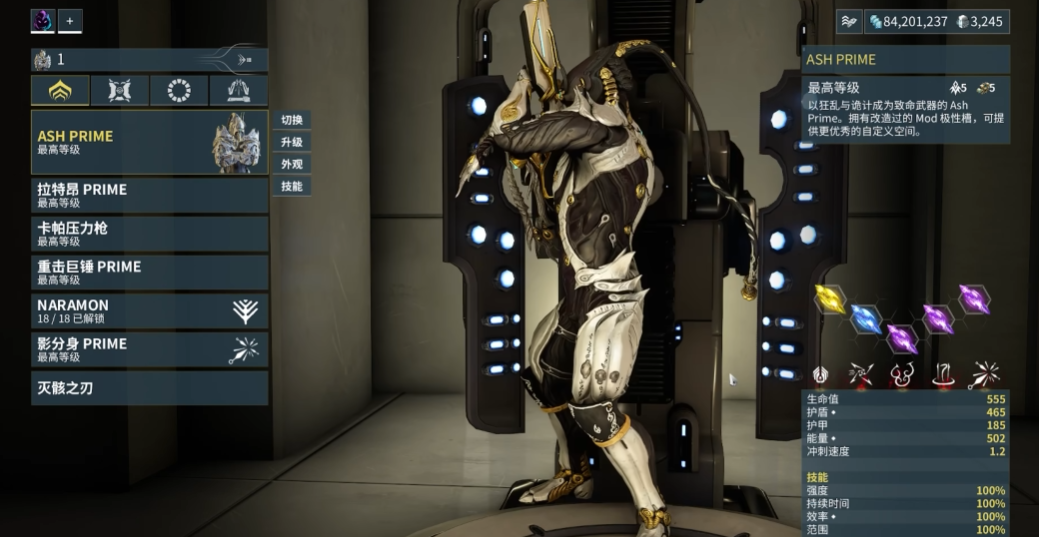This screenshot has height=537, width=1039.
Task: Open the loadout selector labeled 1
Action: click(x=149, y=60)
